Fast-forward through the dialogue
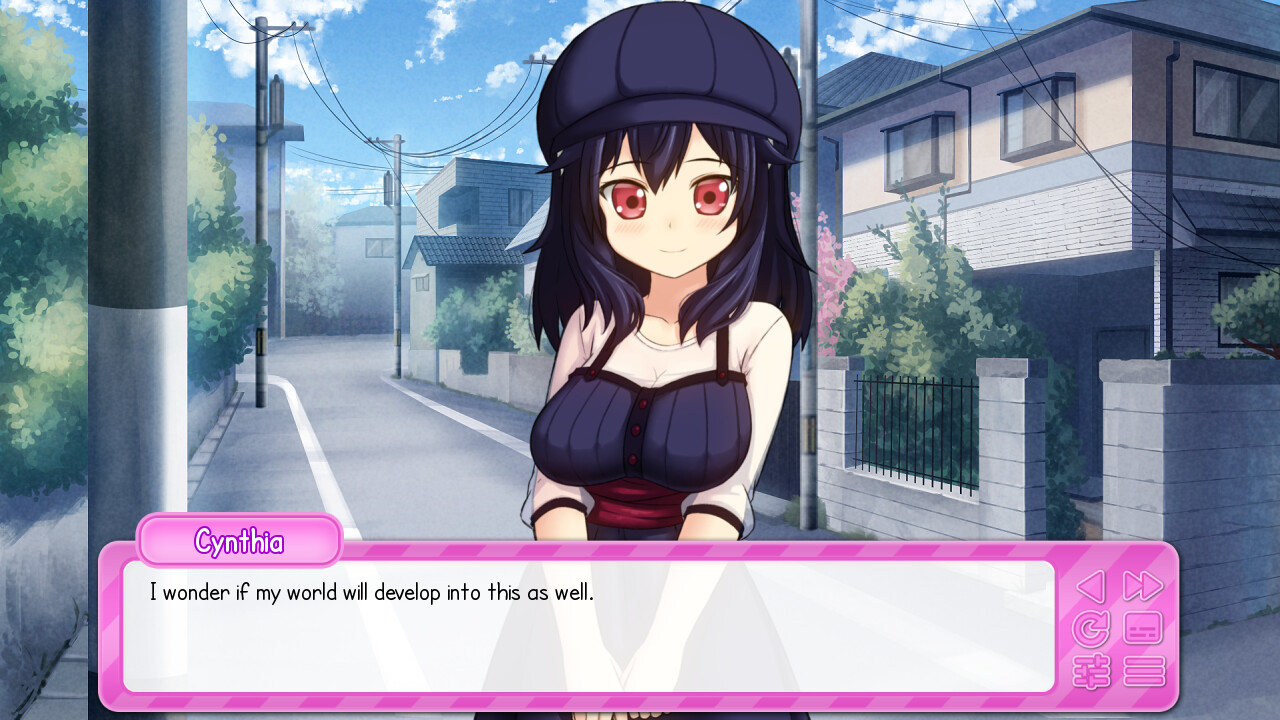The height and width of the screenshot is (720, 1280). click(1141, 586)
